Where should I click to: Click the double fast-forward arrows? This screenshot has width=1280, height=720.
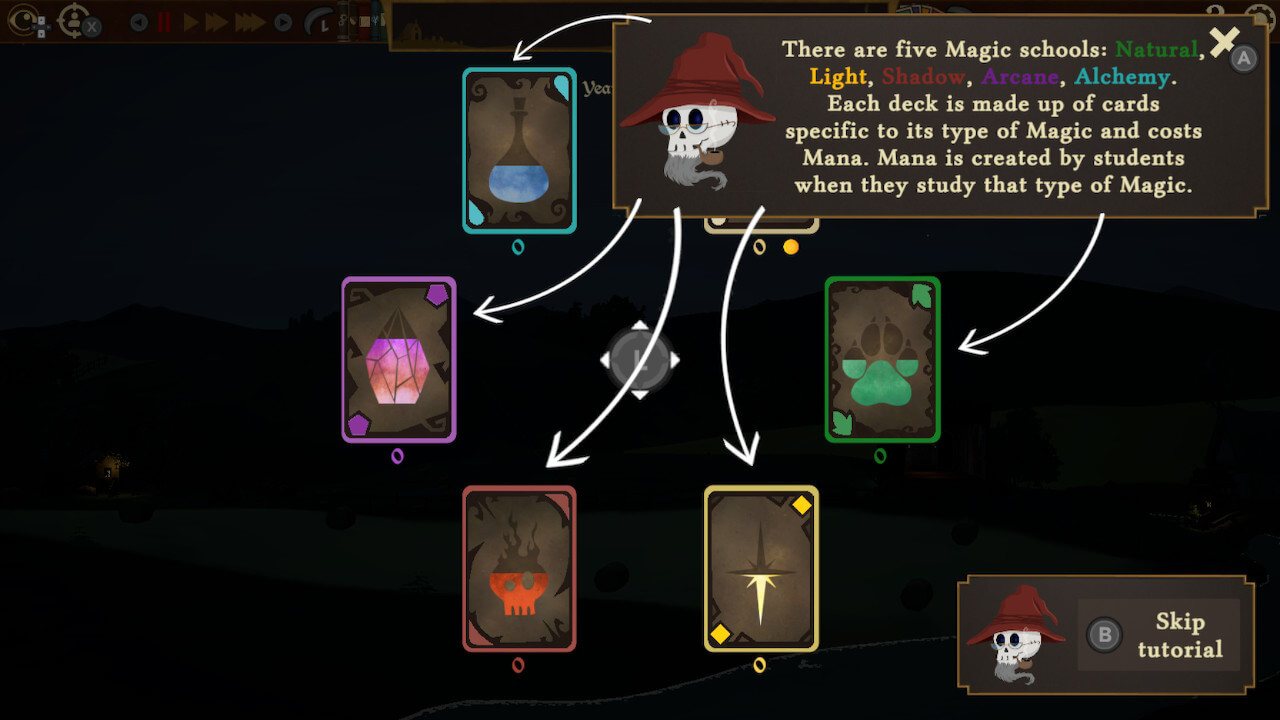coord(216,21)
